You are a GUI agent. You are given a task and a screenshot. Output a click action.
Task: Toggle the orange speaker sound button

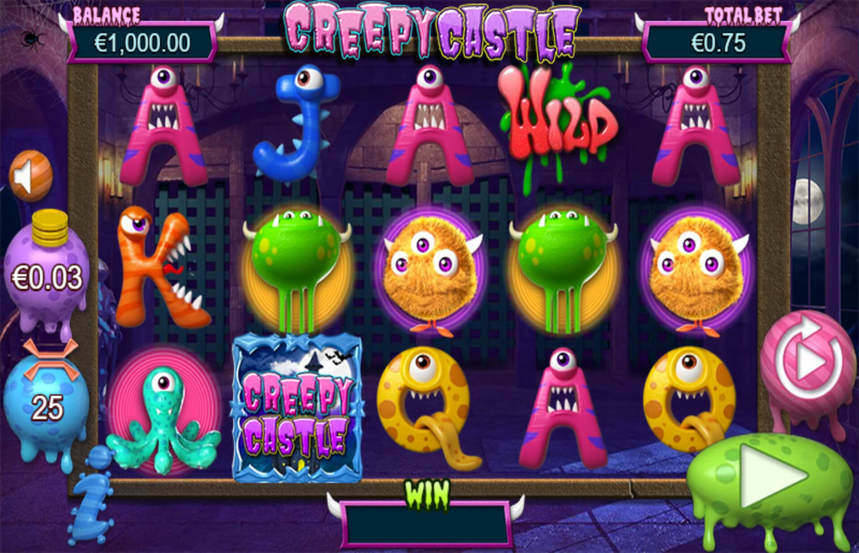(30, 176)
